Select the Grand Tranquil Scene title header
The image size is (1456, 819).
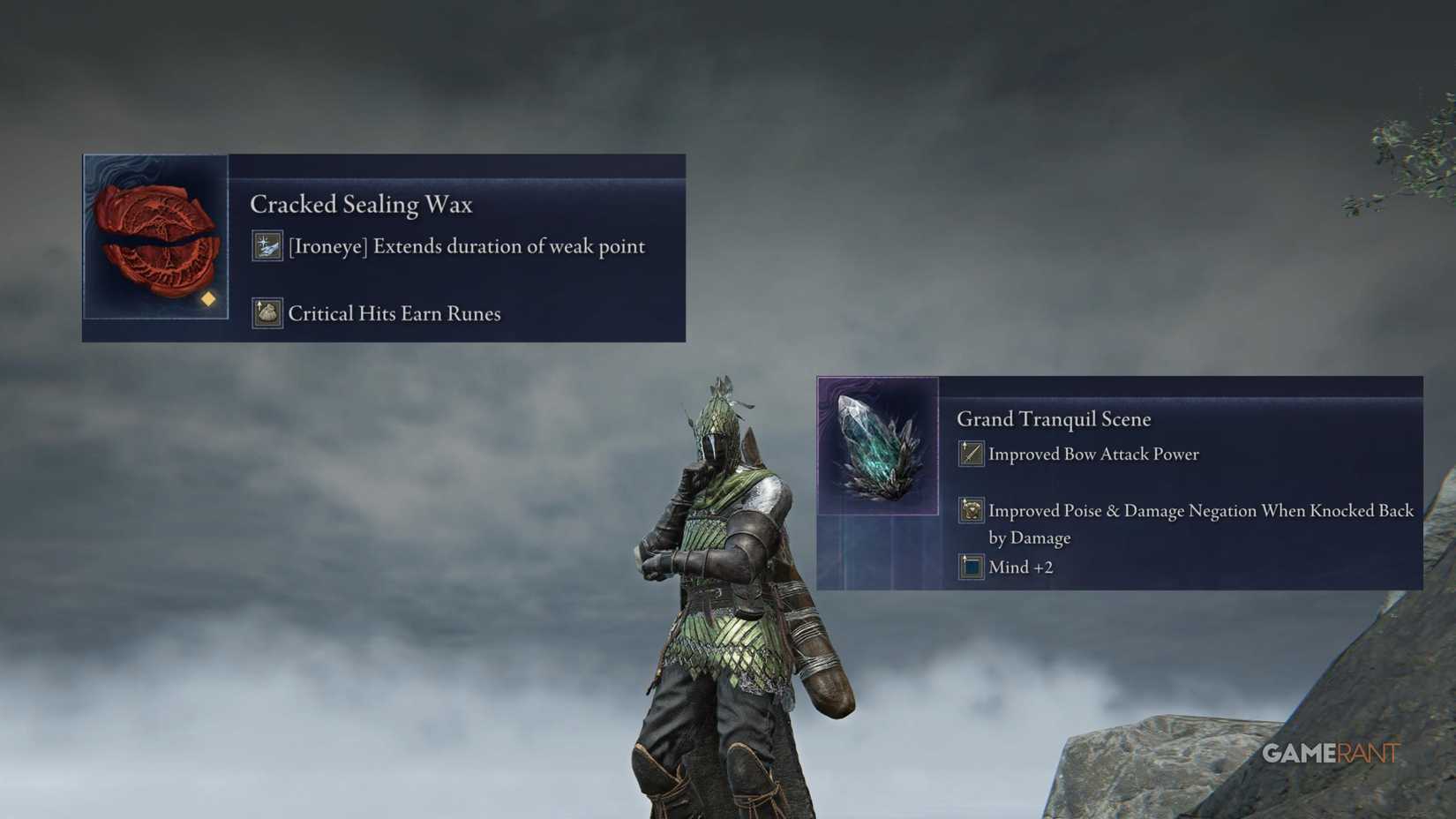(x=1054, y=418)
